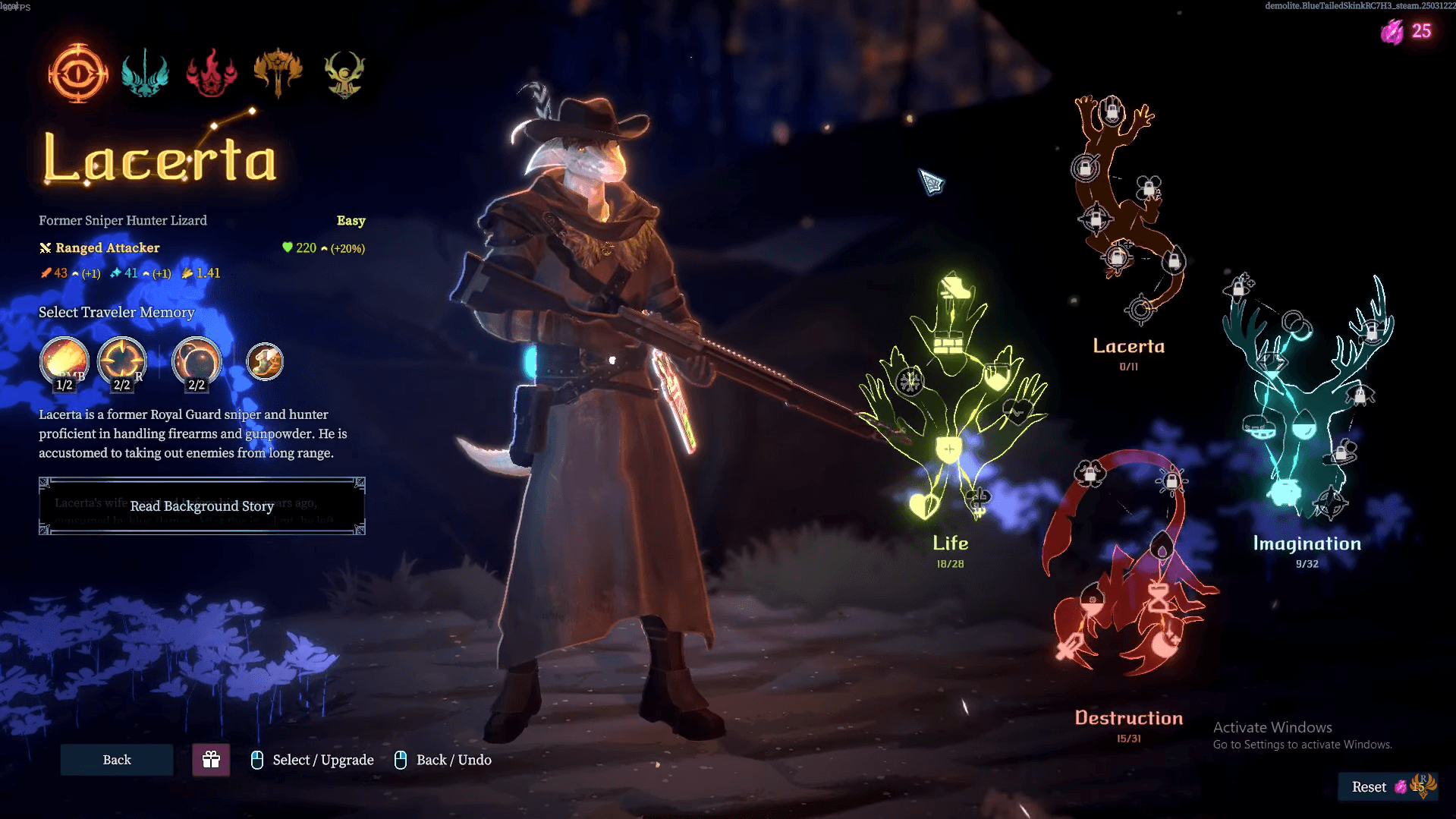The height and width of the screenshot is (819, 1456).
Task: Upgrade the sword node in Destruction tree
Action: pos(1071,647)
